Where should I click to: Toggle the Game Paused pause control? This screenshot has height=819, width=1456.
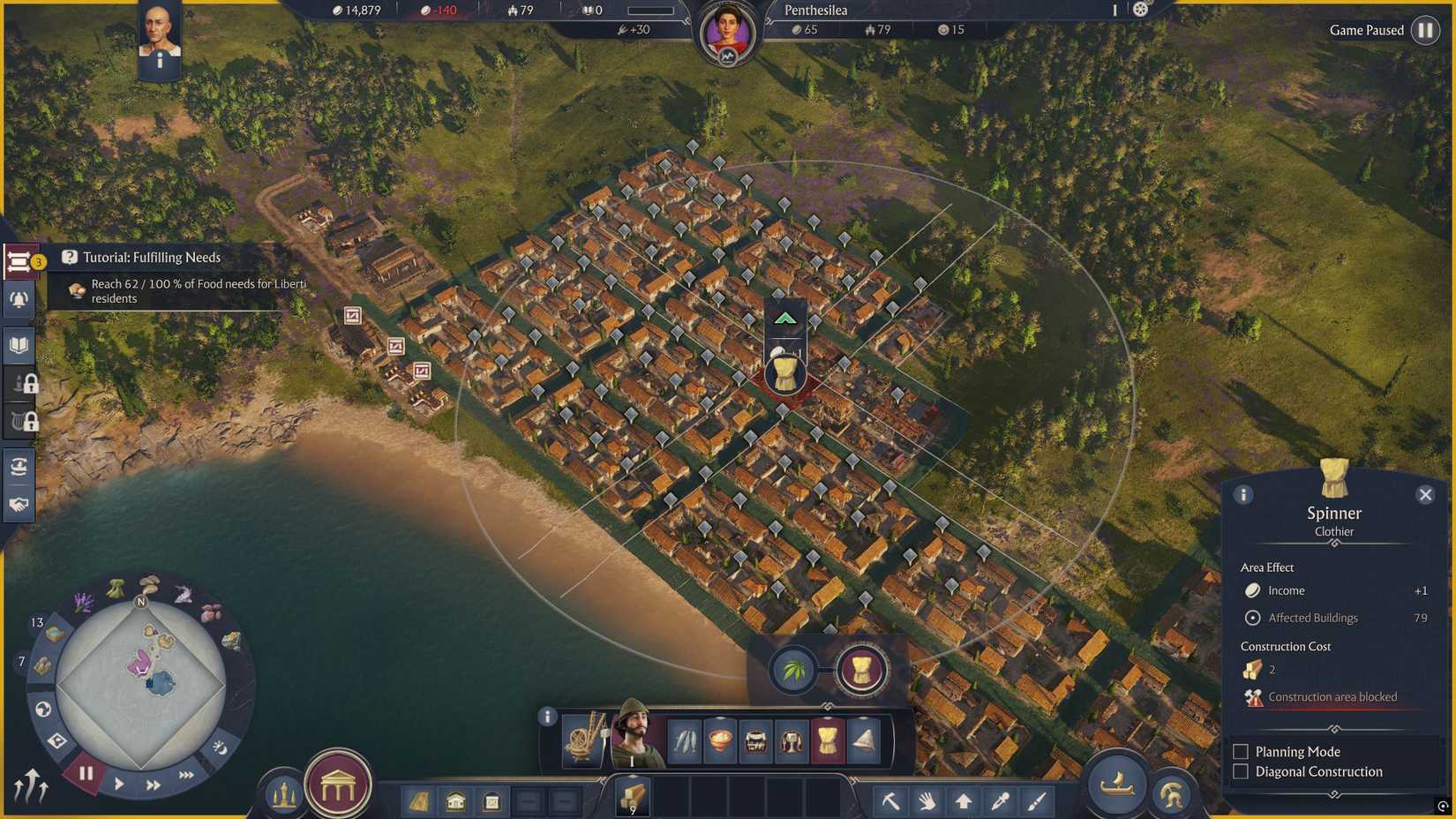[1427, 30]
